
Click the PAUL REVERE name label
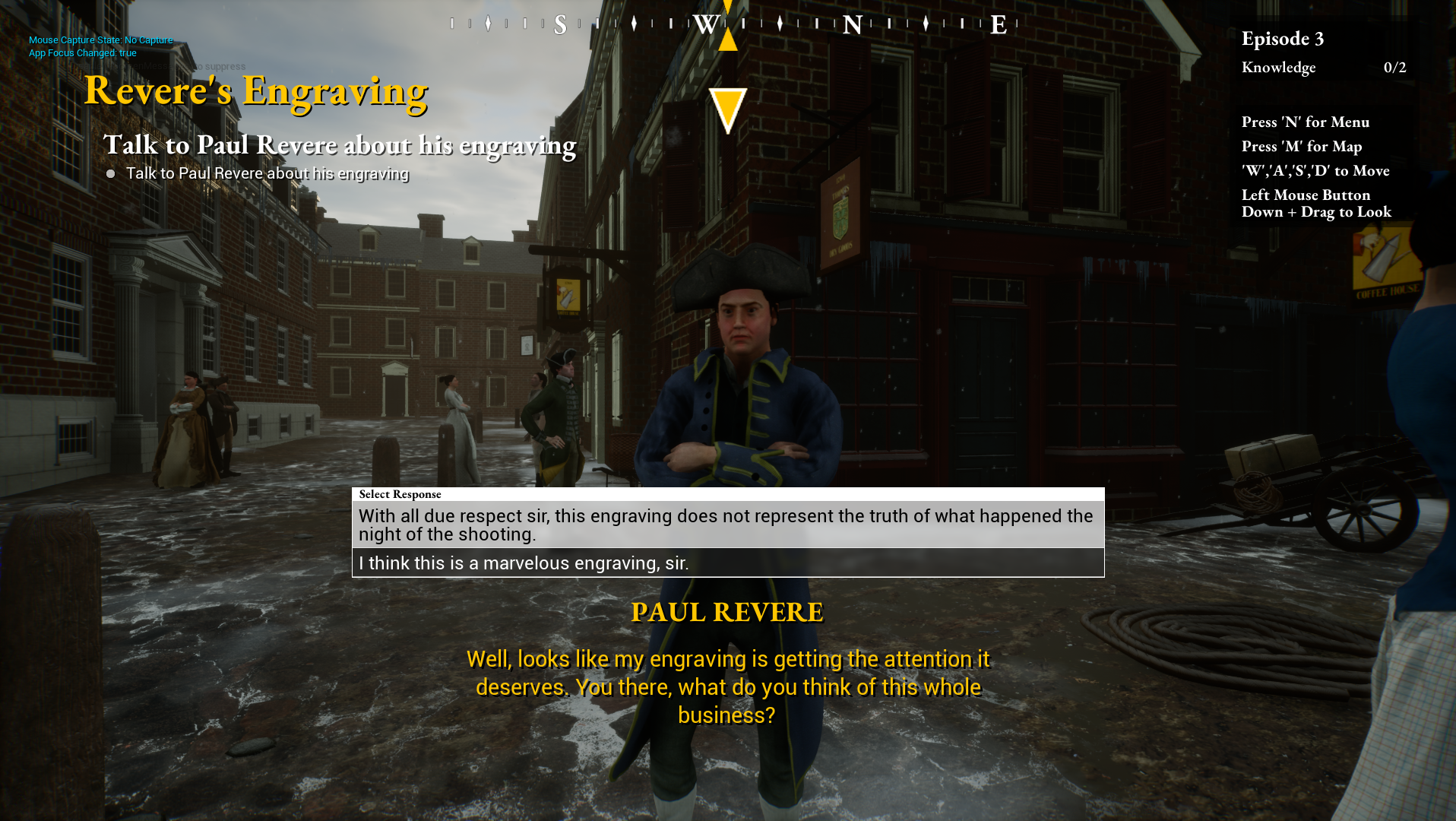[x=727, y=611]
